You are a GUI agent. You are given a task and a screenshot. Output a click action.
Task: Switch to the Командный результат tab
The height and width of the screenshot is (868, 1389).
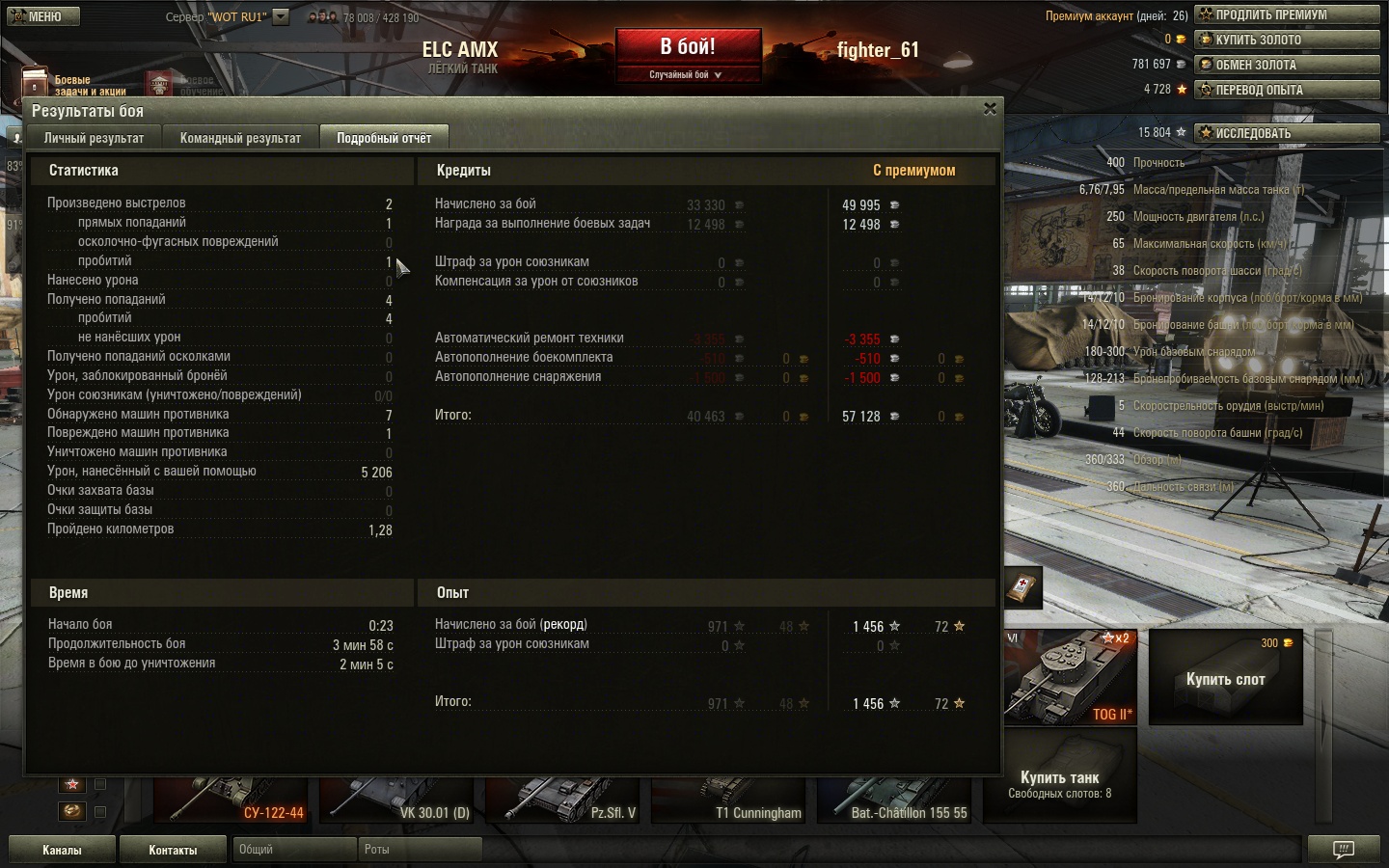tap(240, 138)
